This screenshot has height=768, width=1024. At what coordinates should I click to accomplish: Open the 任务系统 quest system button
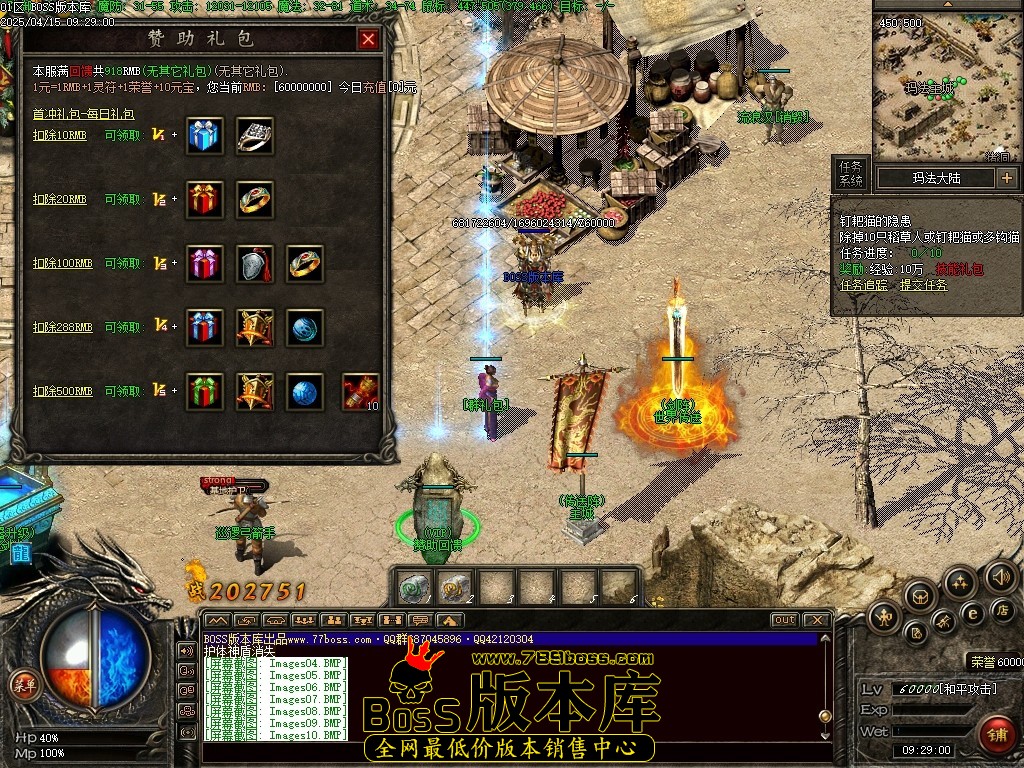click(850, 173)
